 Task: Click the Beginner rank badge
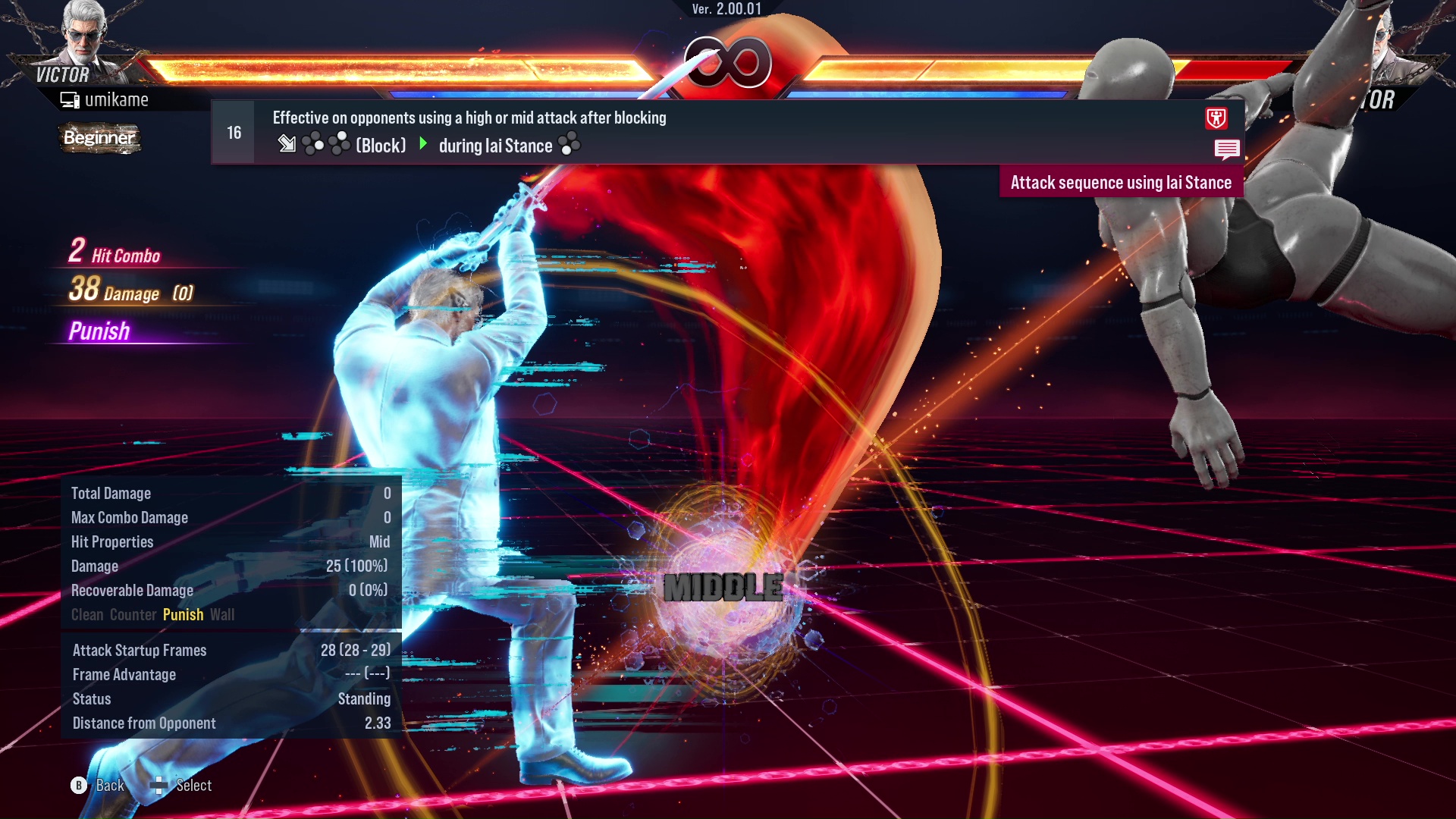tap(99, 138)
